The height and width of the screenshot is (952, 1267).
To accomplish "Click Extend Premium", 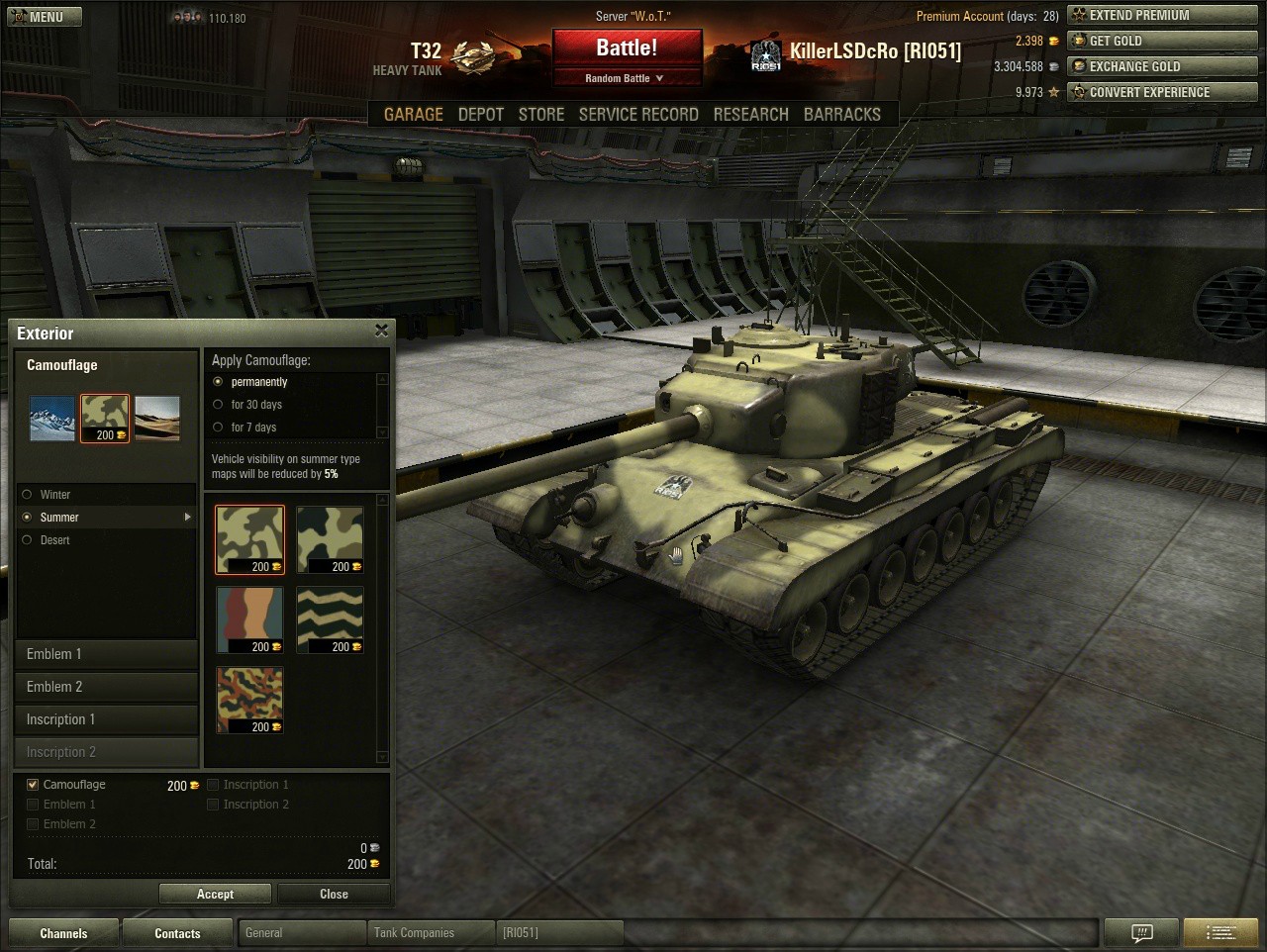I will coord(1162,16).
